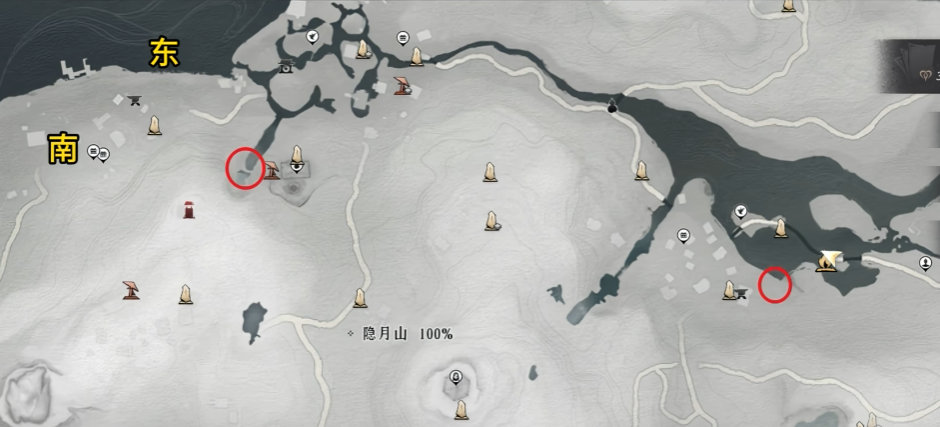Choose the anvil marker below the 东 label

pyautogui.click(x=135, y=99)
